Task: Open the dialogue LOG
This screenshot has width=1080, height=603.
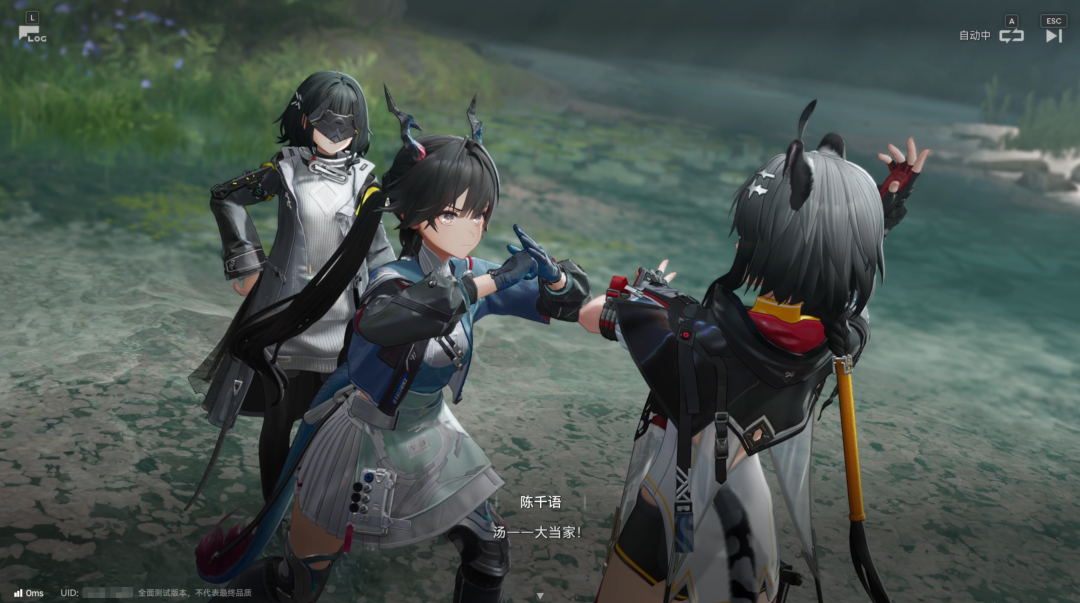Action: [x=31, y=34]
